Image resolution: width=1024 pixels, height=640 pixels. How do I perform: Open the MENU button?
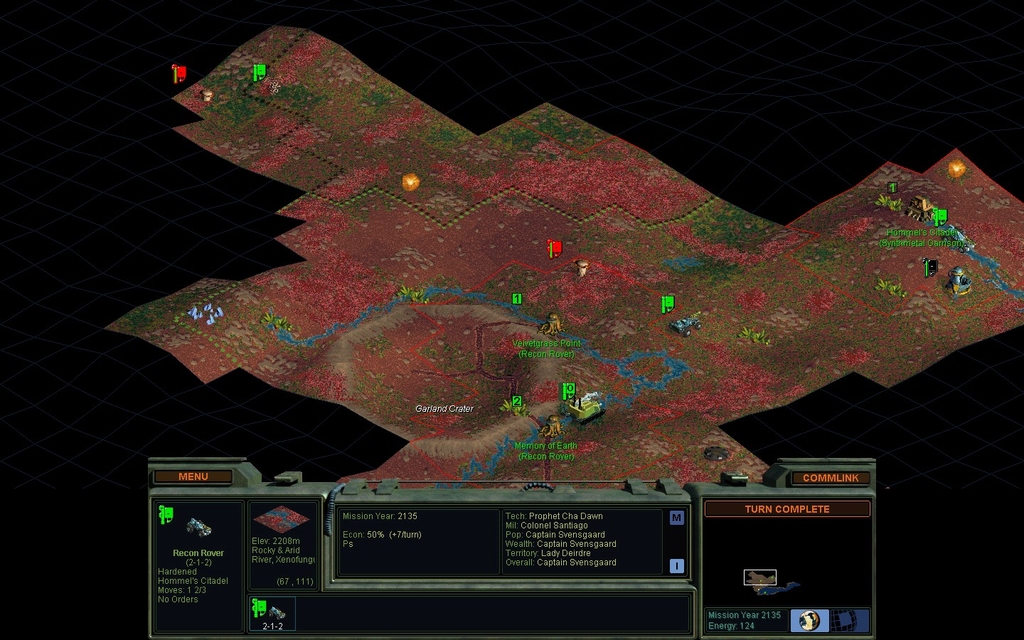click(193, 477)
